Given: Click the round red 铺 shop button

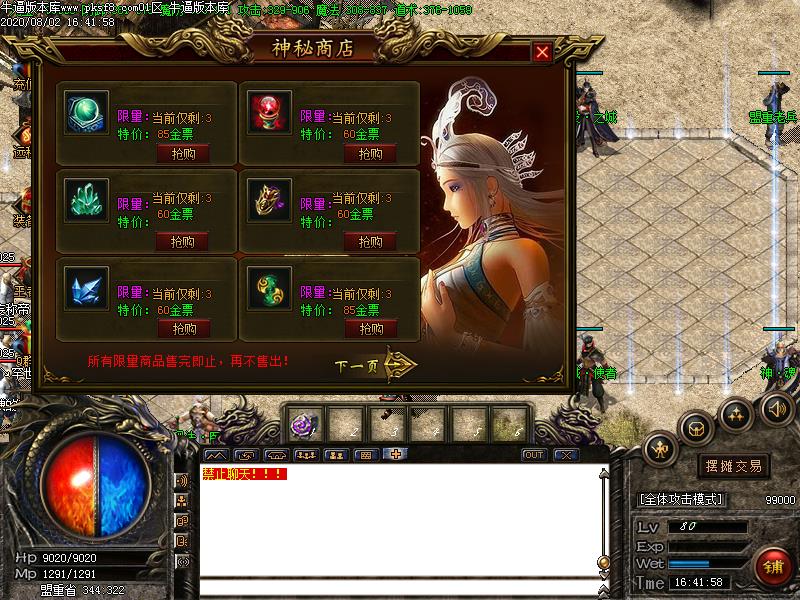Looking at the screenshot, I should pyautogui.click(x=773, y=567).
